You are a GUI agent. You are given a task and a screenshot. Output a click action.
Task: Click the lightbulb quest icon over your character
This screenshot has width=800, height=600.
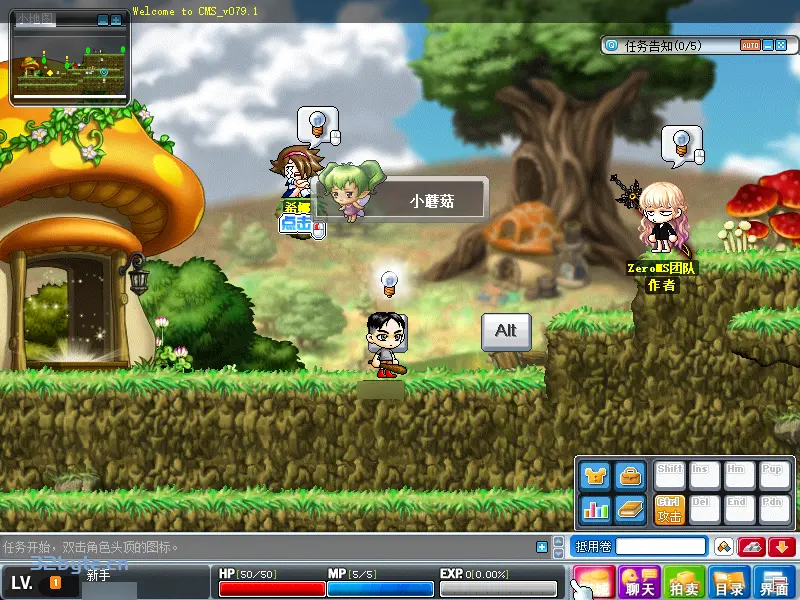tap(390, 280)
